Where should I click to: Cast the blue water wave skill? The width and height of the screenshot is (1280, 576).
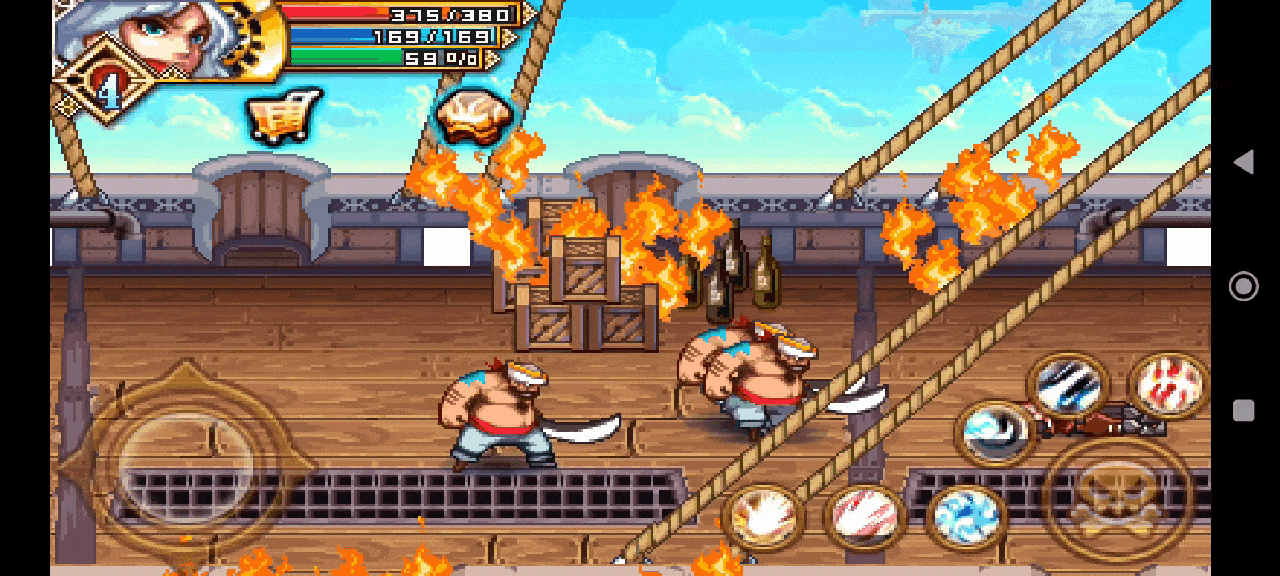point(965,517)
